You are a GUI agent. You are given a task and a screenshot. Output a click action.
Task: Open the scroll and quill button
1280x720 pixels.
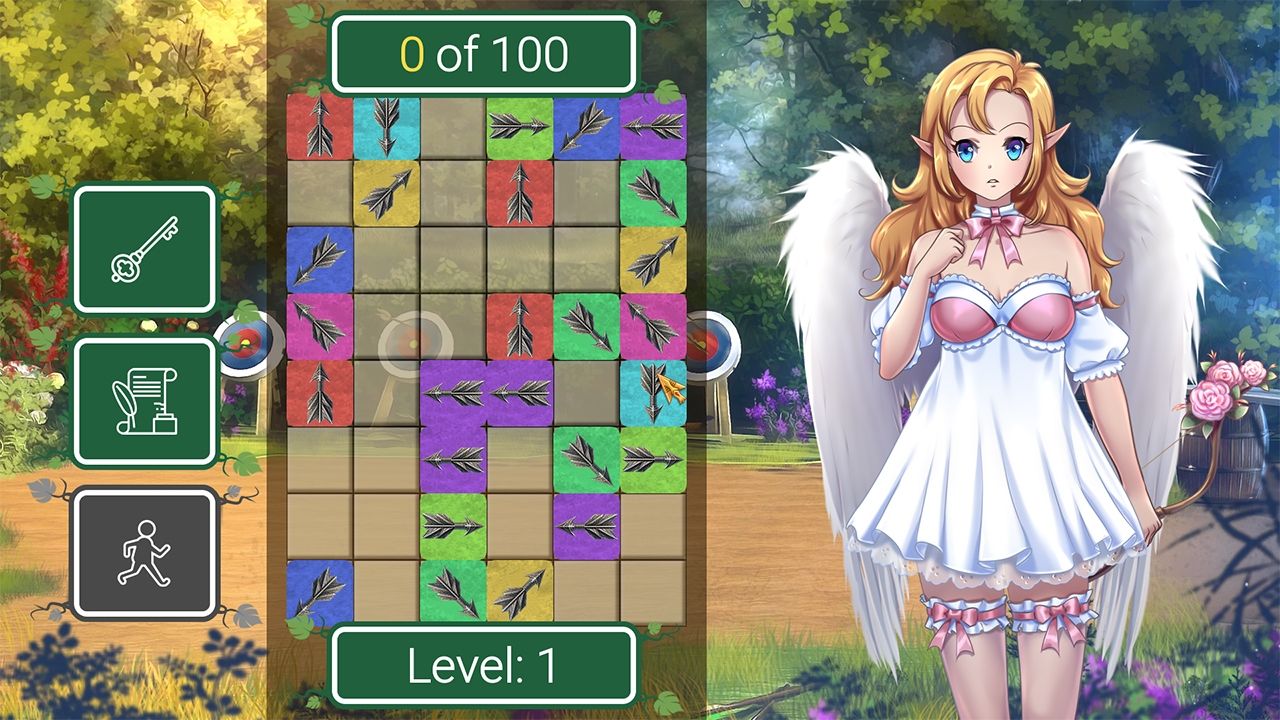[x=145, y=401]
